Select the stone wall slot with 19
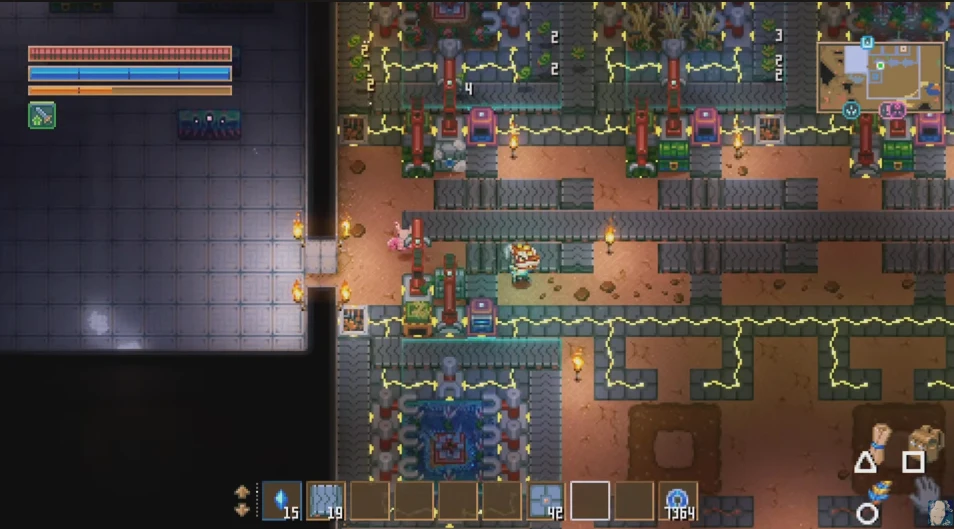This screenshot has width=954, height=529. pos(325,500)
